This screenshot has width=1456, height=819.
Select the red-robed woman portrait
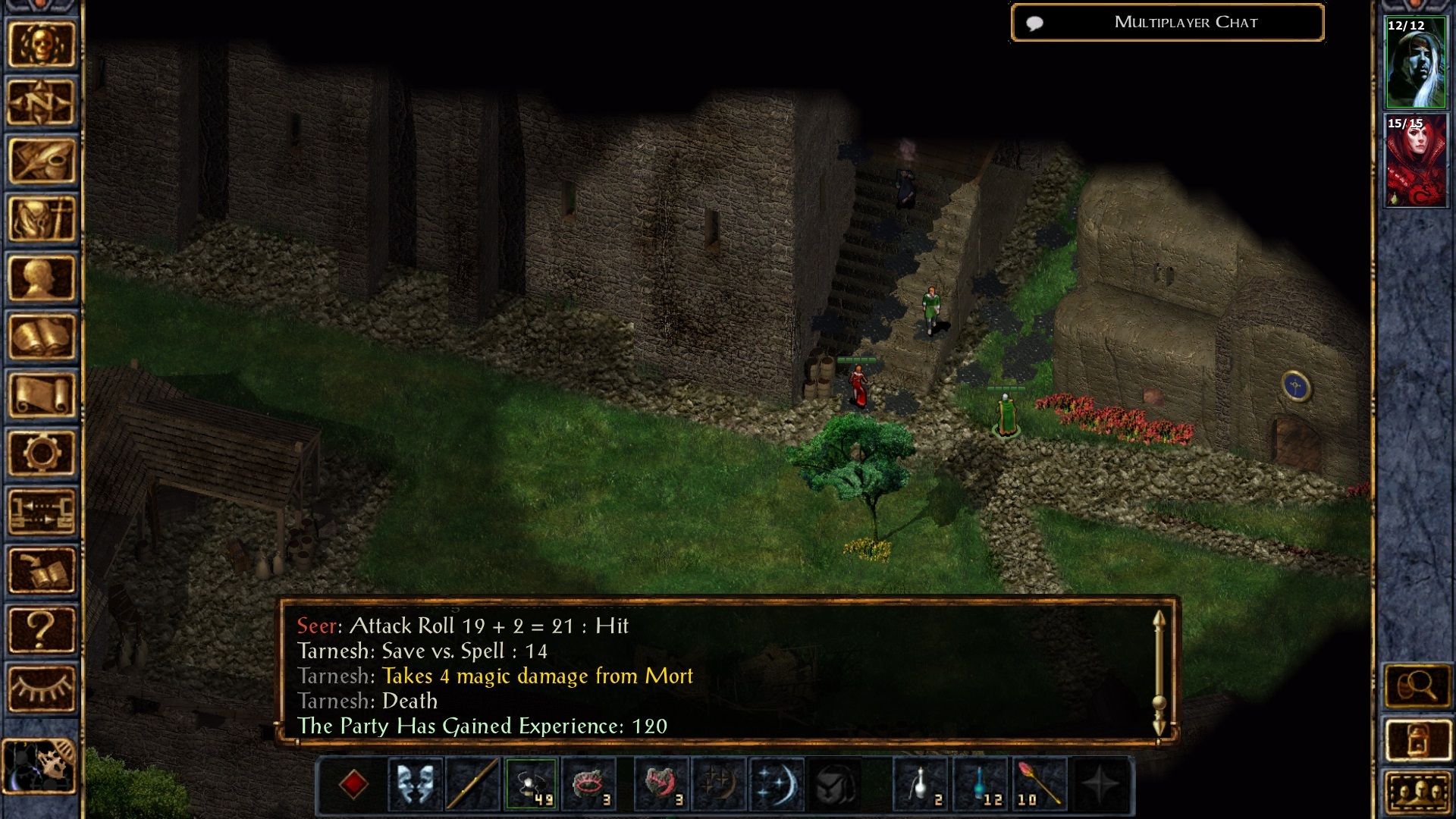1415,161
